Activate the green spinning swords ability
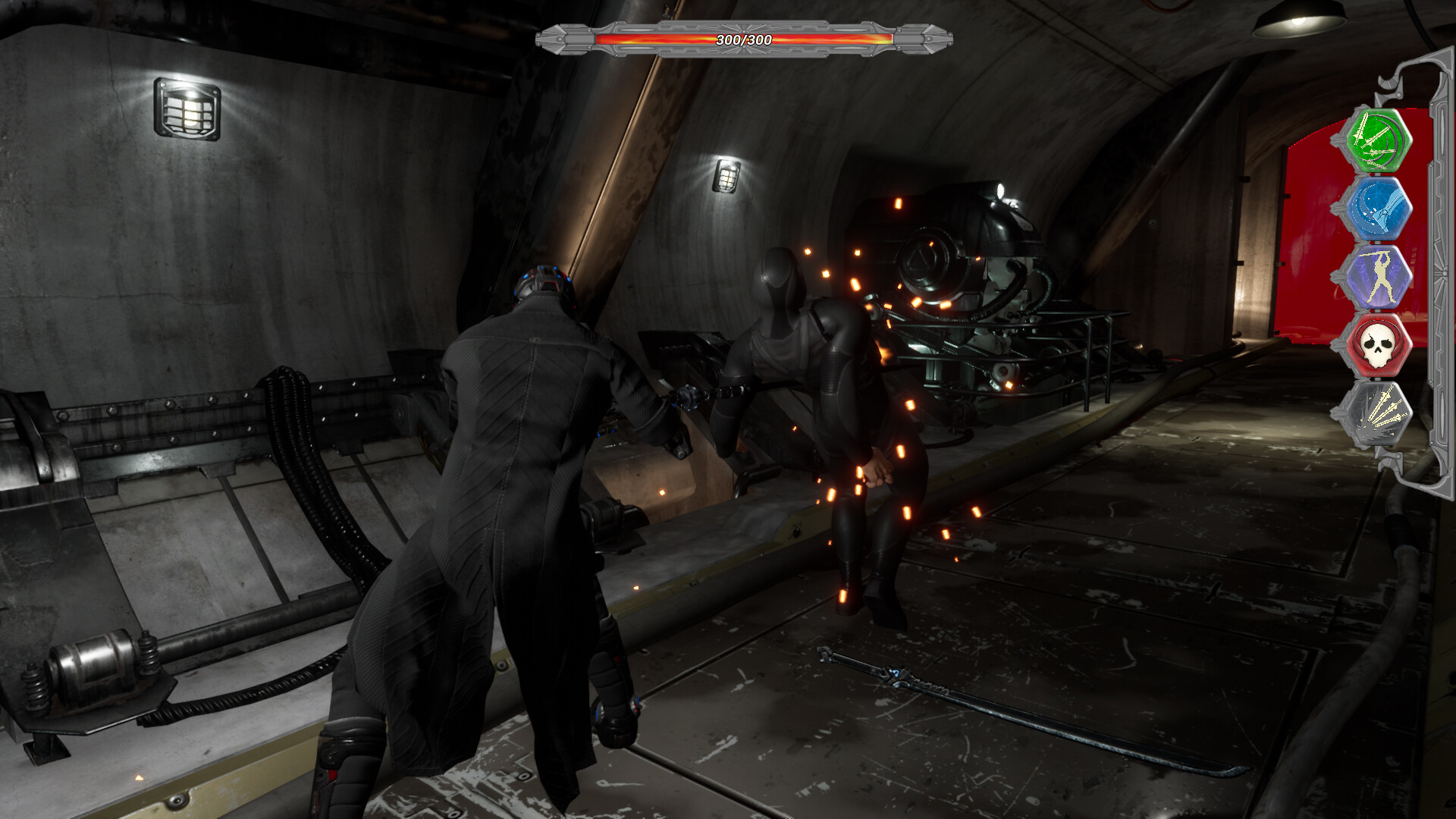 click(1379, 140)
